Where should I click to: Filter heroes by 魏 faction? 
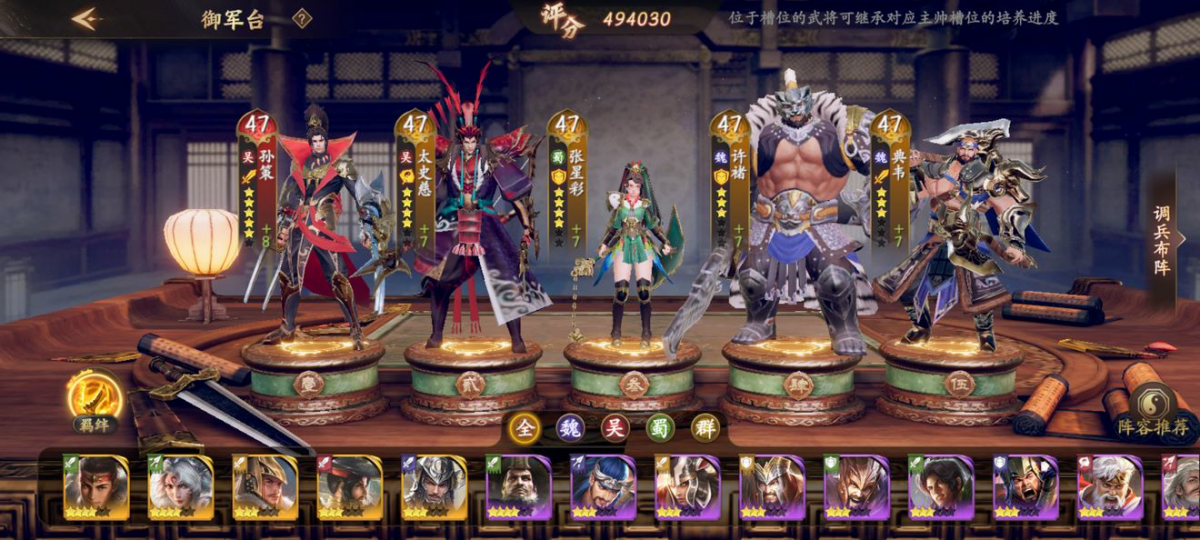coord(568,428)
